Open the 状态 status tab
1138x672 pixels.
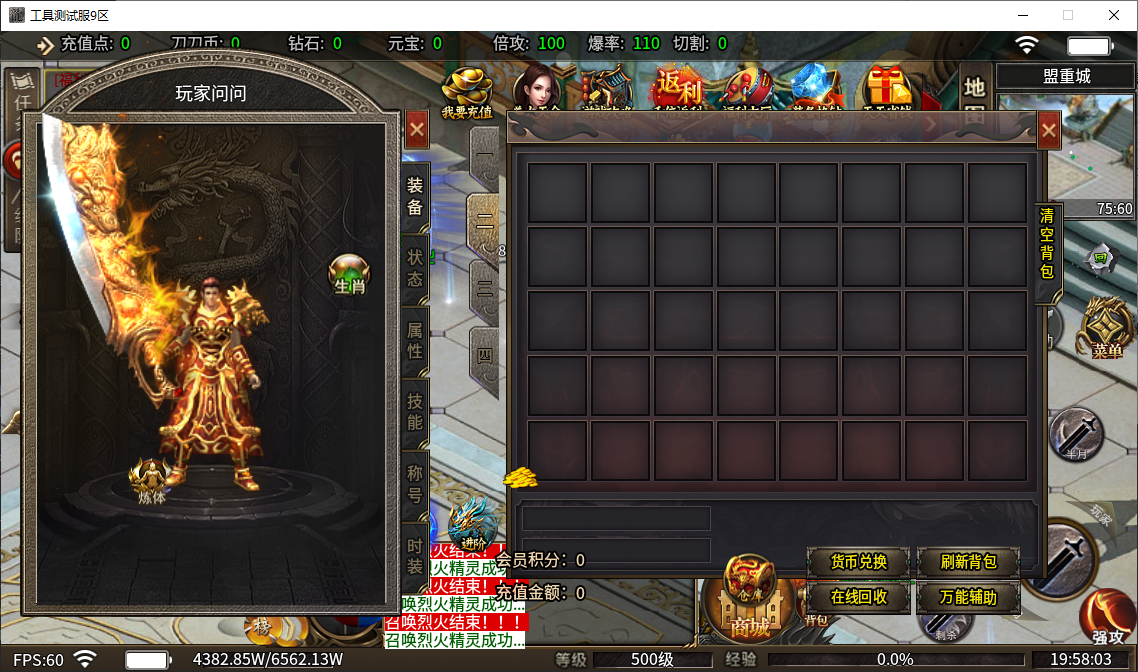pyautogui.click(x=415, y=267)
